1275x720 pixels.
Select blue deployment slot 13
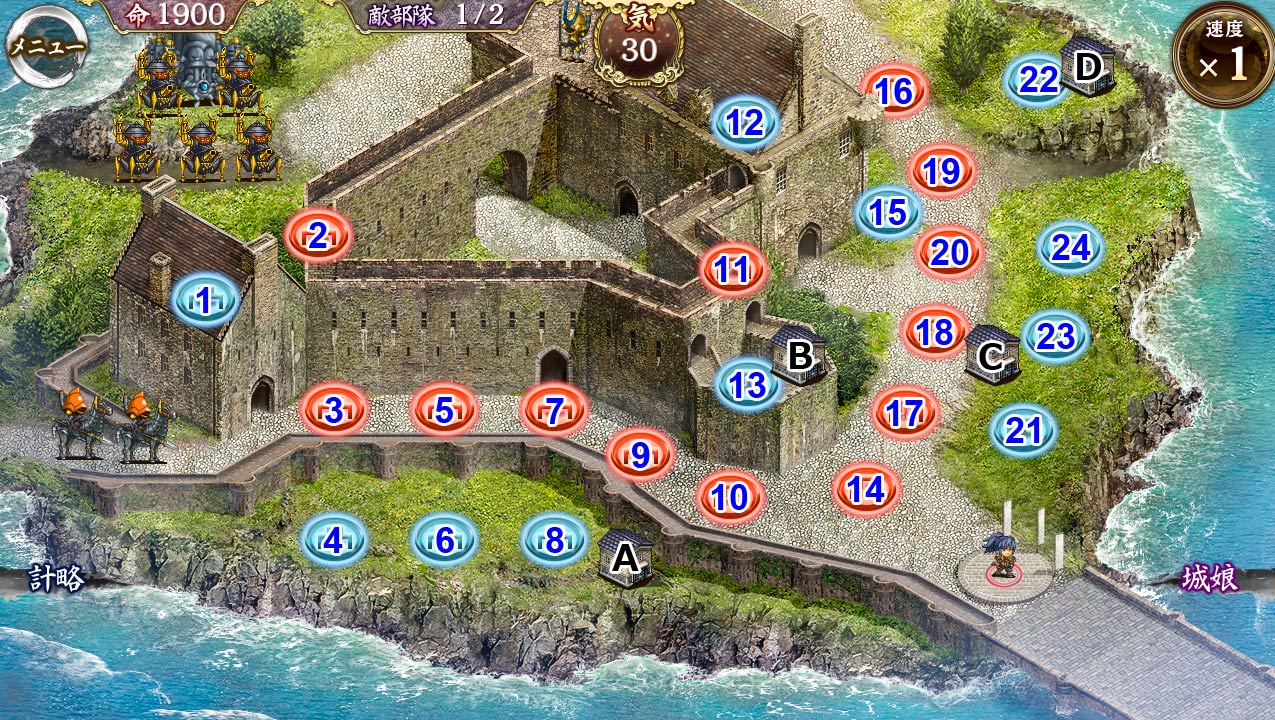748,384
